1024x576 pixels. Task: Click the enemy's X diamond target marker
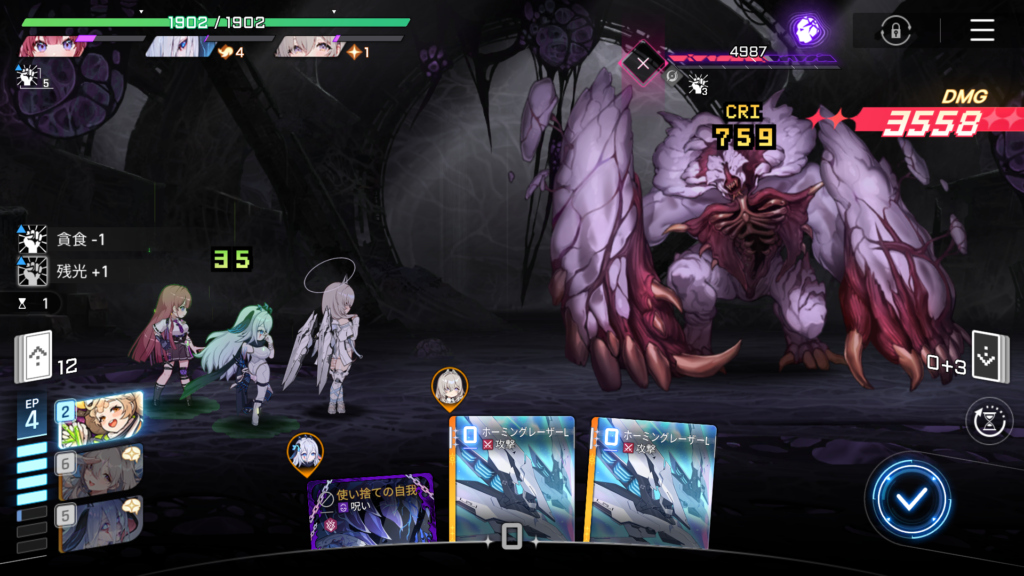pos(643,62)
